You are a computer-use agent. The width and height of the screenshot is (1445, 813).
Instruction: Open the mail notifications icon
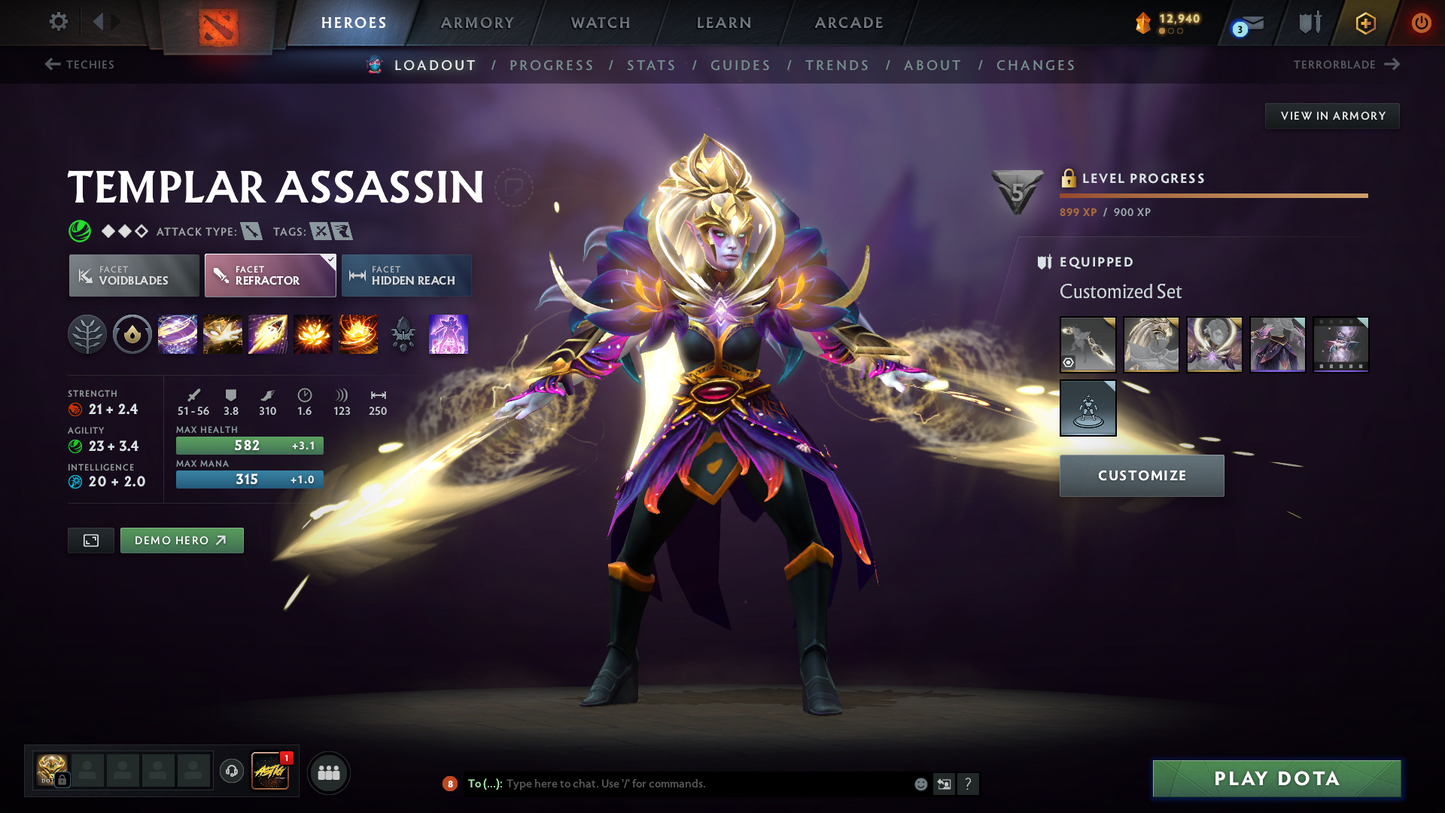(x=1248, y=24)
